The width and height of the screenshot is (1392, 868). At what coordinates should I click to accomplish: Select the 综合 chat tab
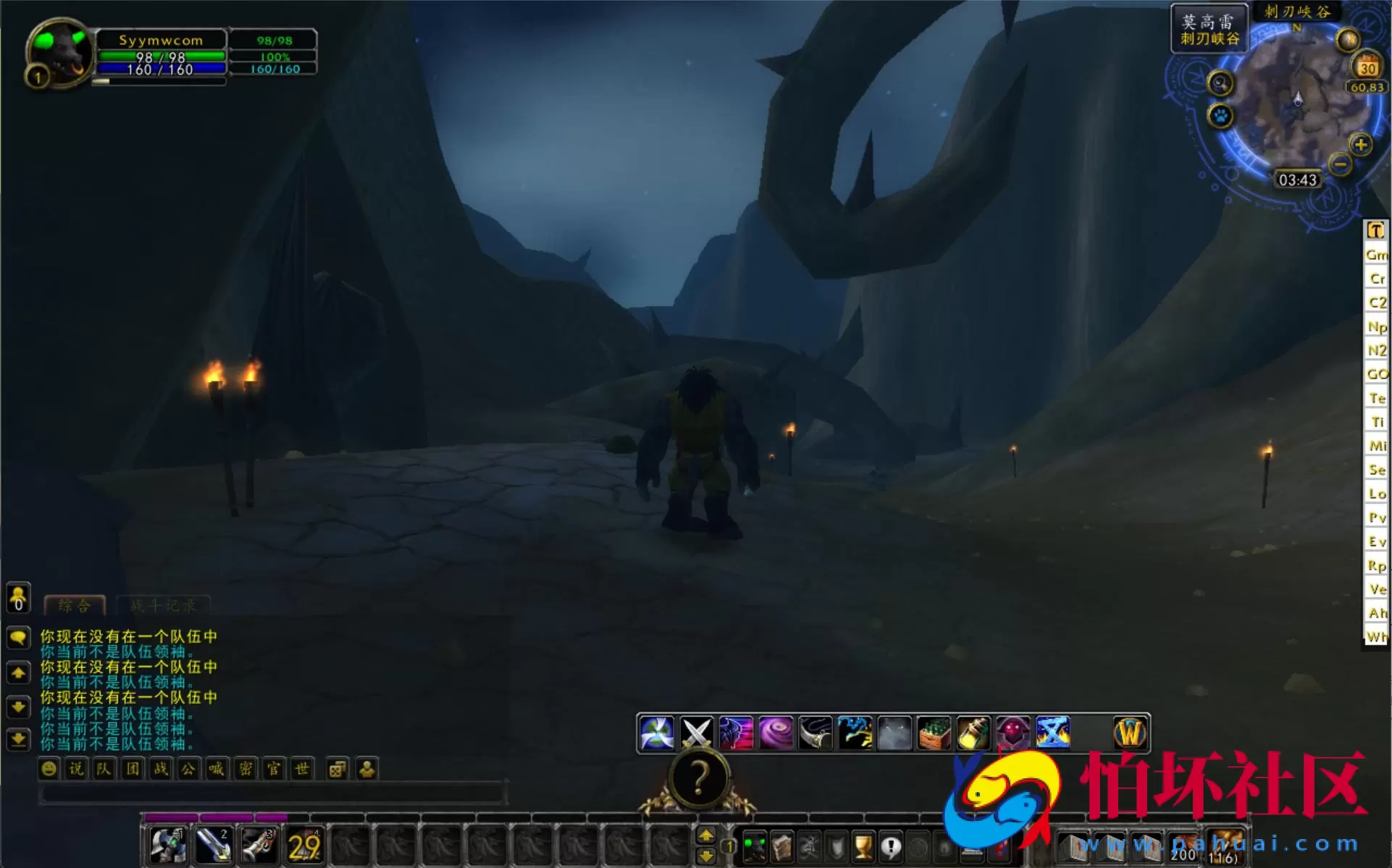click(74, 606)
